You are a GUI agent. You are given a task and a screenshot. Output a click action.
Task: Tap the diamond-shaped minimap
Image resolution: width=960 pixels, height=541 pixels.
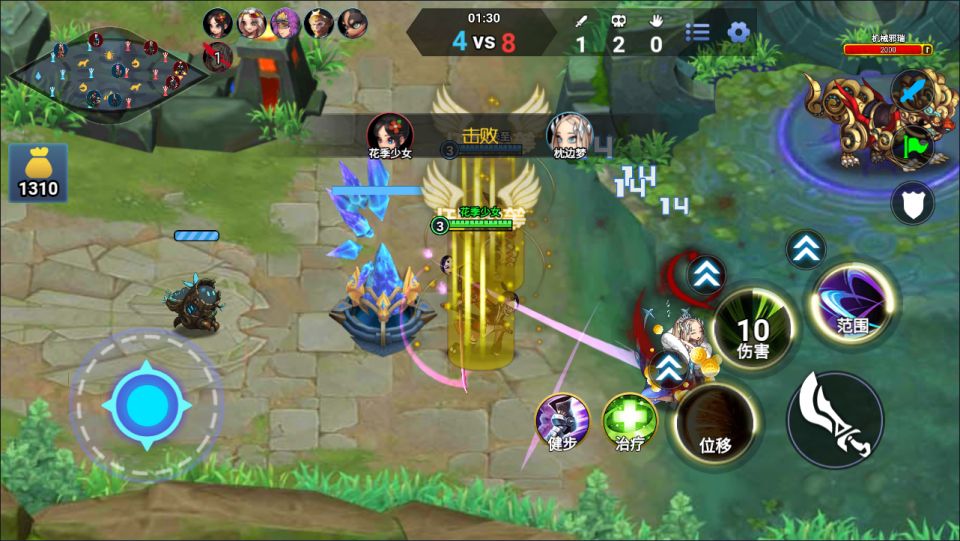point(98,70)
